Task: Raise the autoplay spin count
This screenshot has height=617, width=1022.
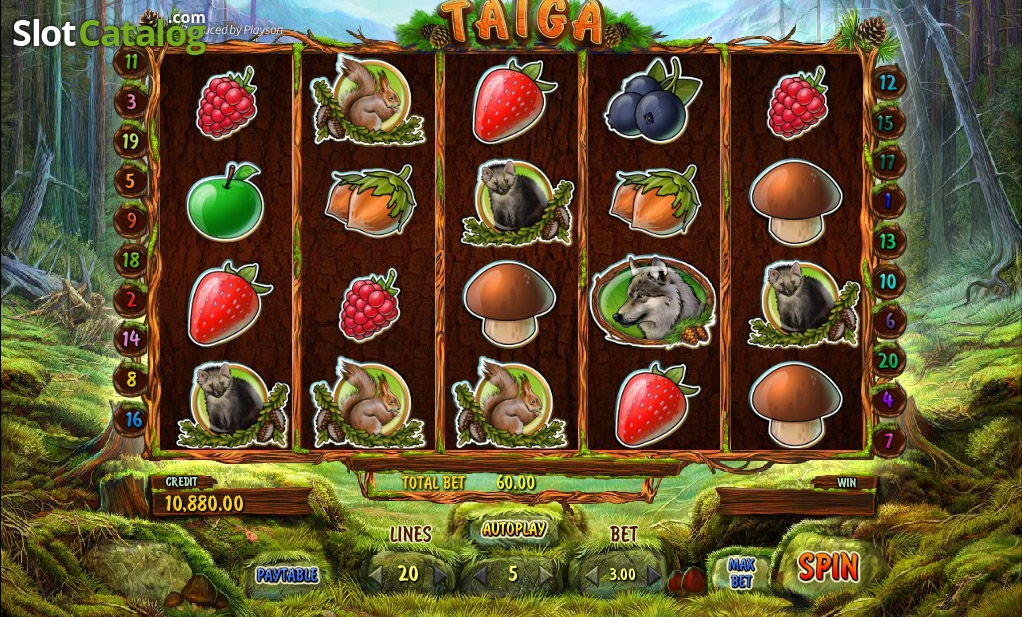Action: [x=546, y=575]
